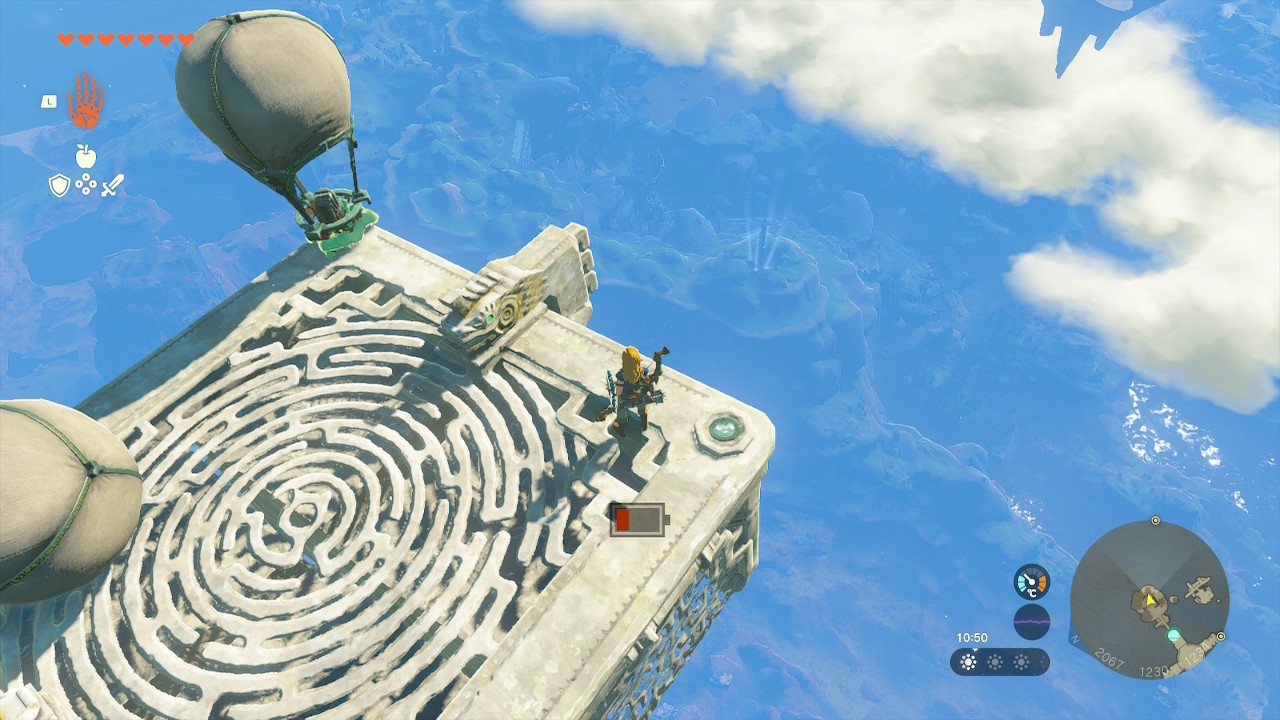Open the circular minimap

click(x=1149, y=599)
